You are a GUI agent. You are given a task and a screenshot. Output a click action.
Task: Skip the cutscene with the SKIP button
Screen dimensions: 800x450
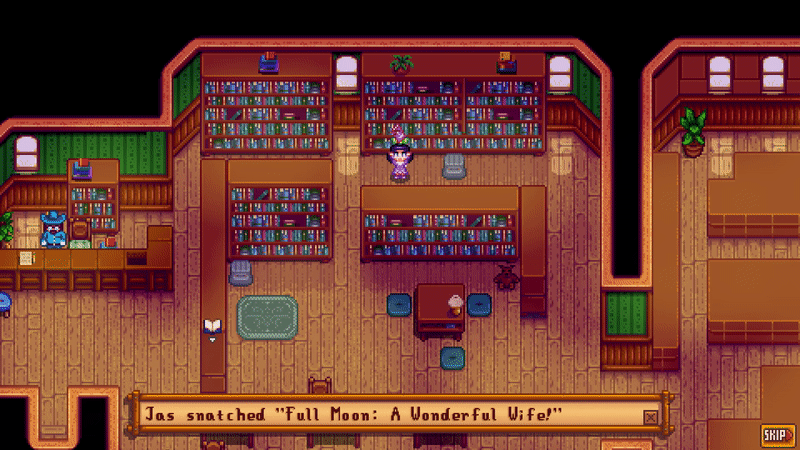(774, 434)
